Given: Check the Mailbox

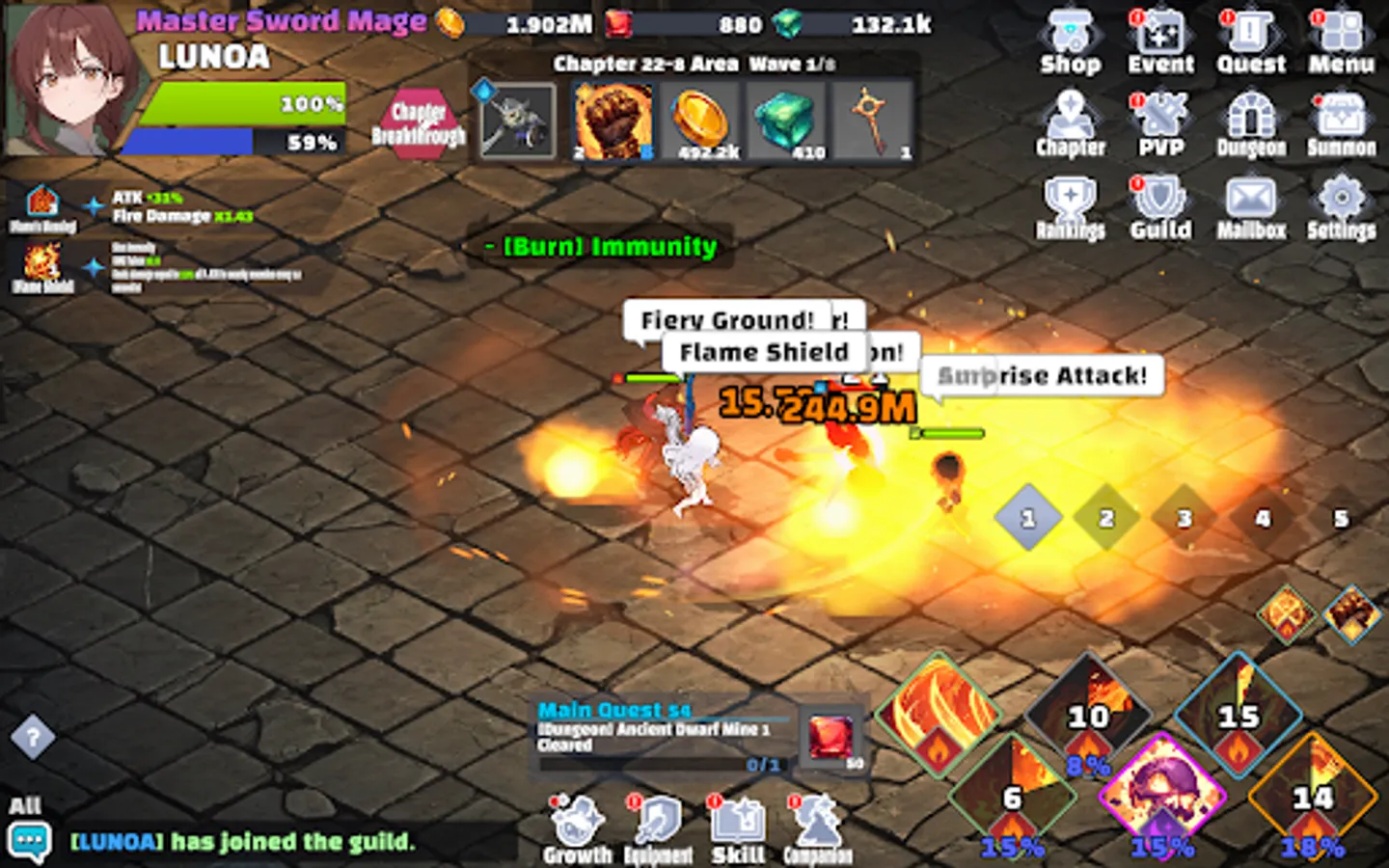Looking at the screenshot, I should (x=1251, y=204).
